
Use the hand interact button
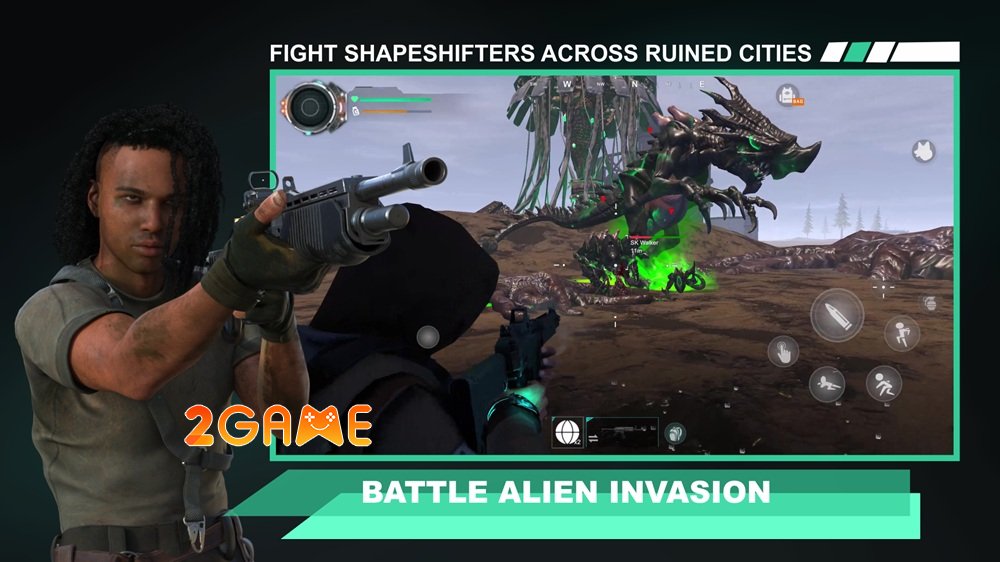coord(782,351)
